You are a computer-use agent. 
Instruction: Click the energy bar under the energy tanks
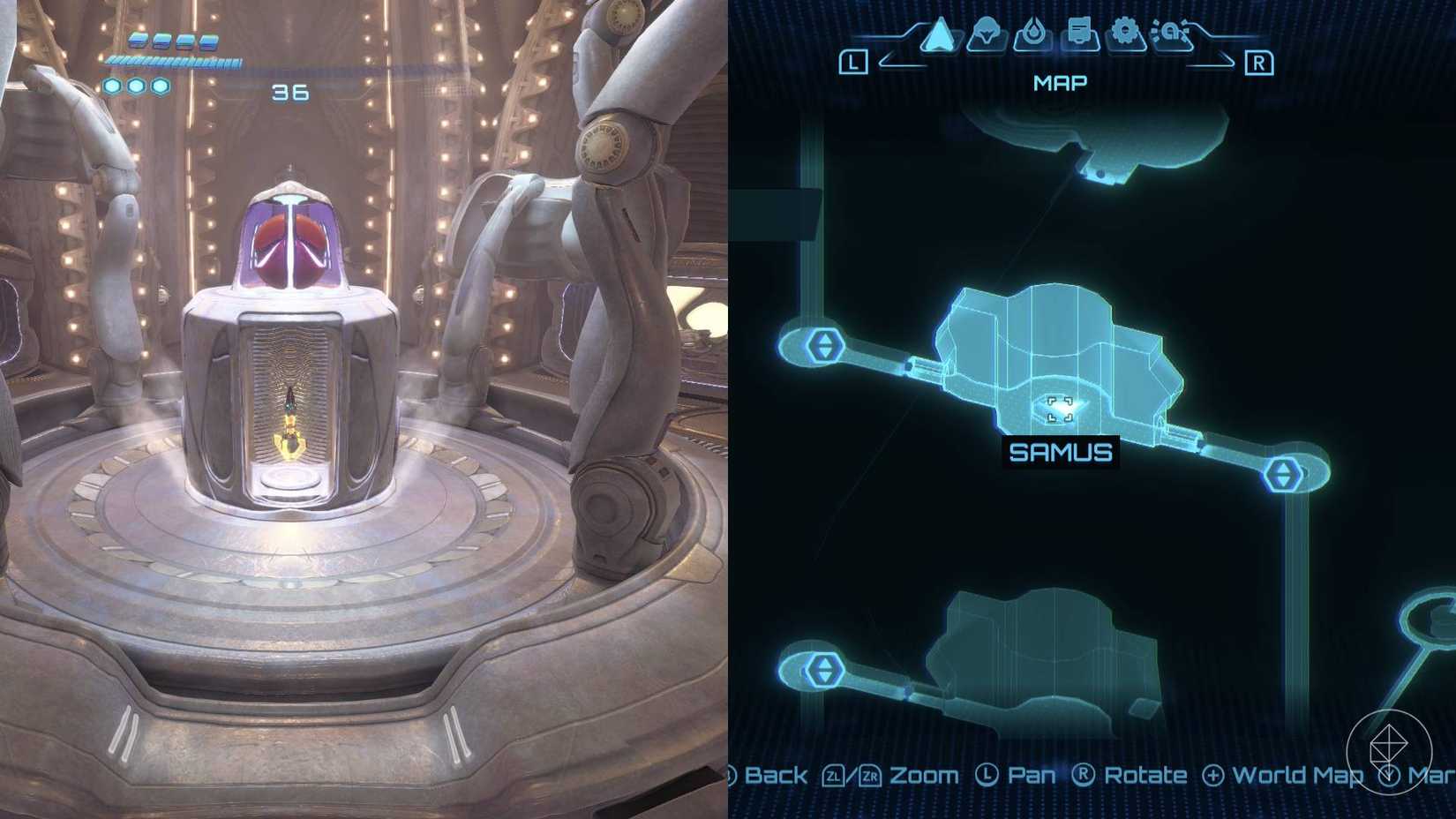point(173,63)
